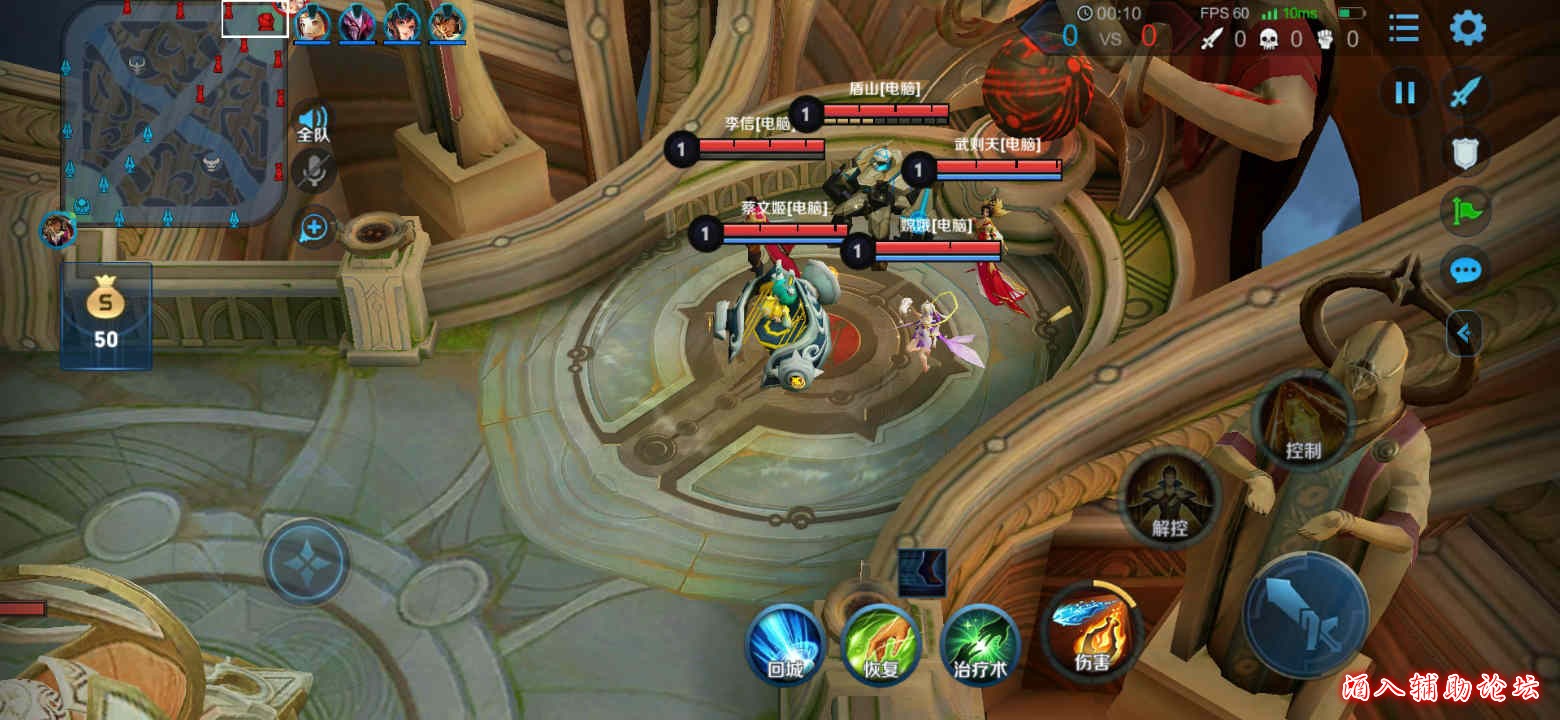1560x720 pixels.
Task: Open the chat bubble messages
Action: point(1466,270)
